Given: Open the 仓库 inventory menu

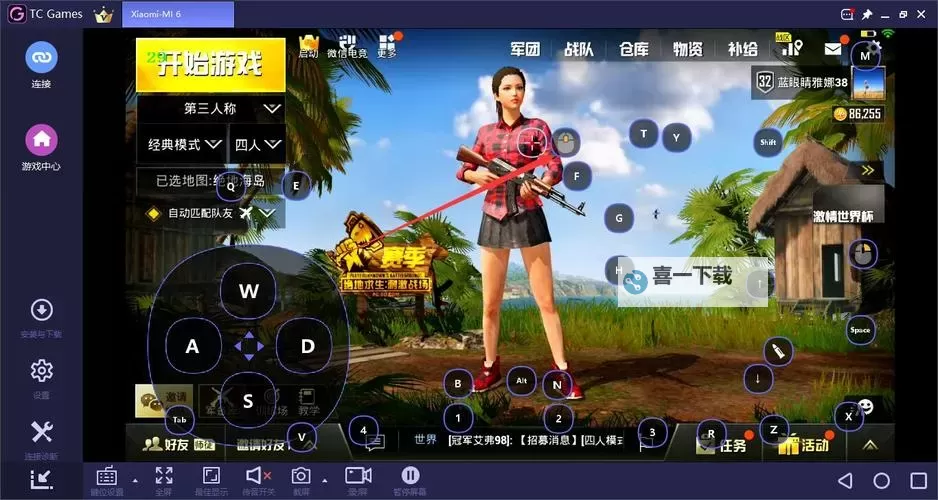Looking at the screenshot, I should 633,49.
